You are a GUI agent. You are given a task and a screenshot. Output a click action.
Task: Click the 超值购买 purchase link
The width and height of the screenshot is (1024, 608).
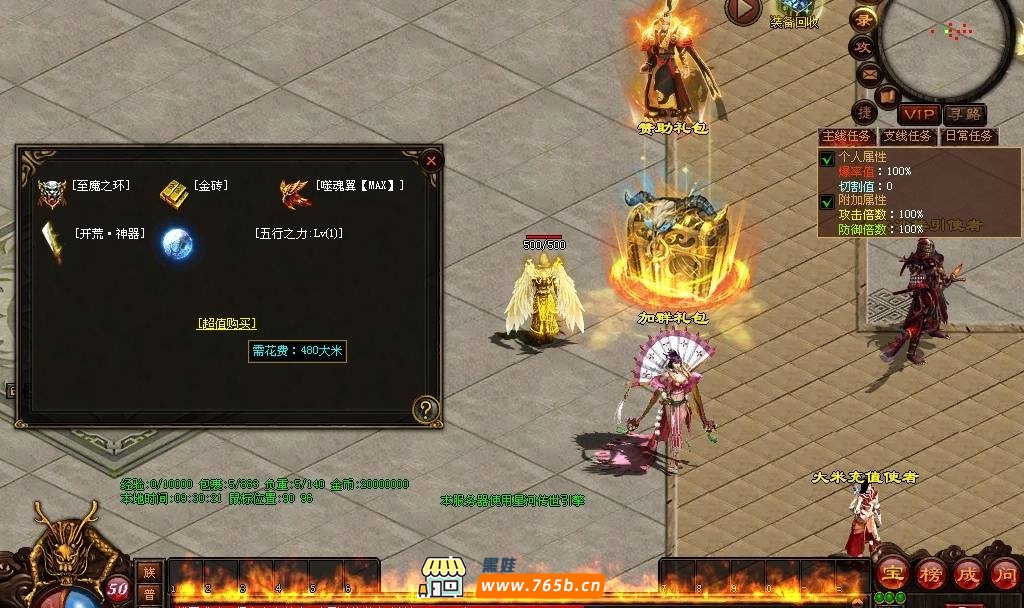click(227, 323)
